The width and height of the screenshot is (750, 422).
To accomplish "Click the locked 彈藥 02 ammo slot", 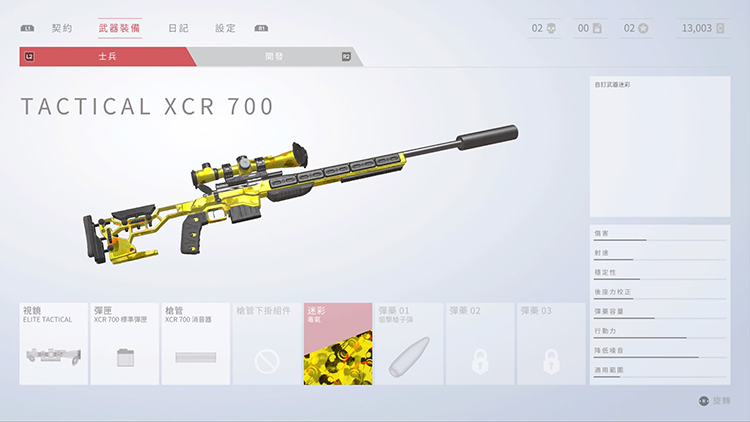I will click(480, 344).
